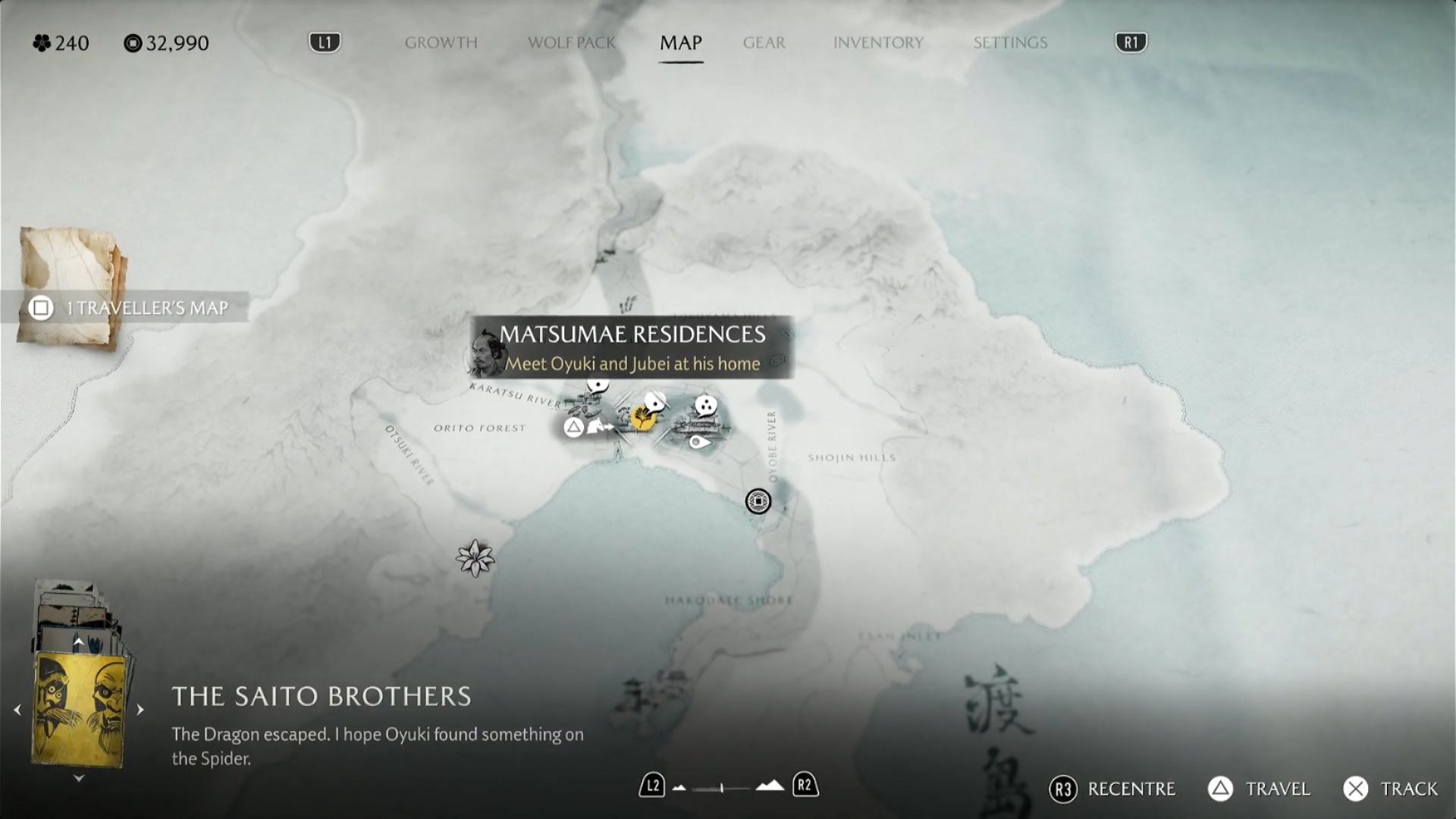Switch to the Growth tab

(441, 42)
